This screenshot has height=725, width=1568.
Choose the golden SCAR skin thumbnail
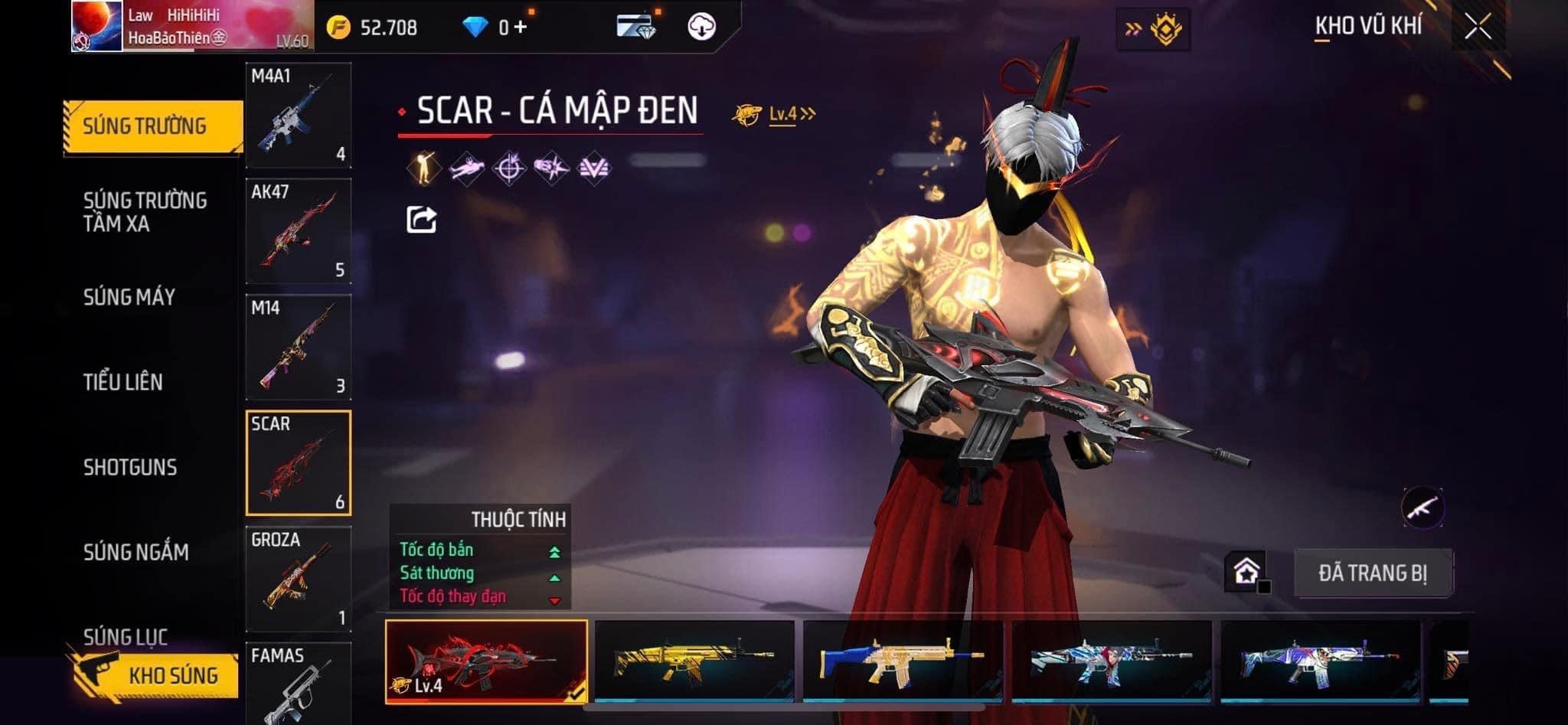tap(694, 661)
